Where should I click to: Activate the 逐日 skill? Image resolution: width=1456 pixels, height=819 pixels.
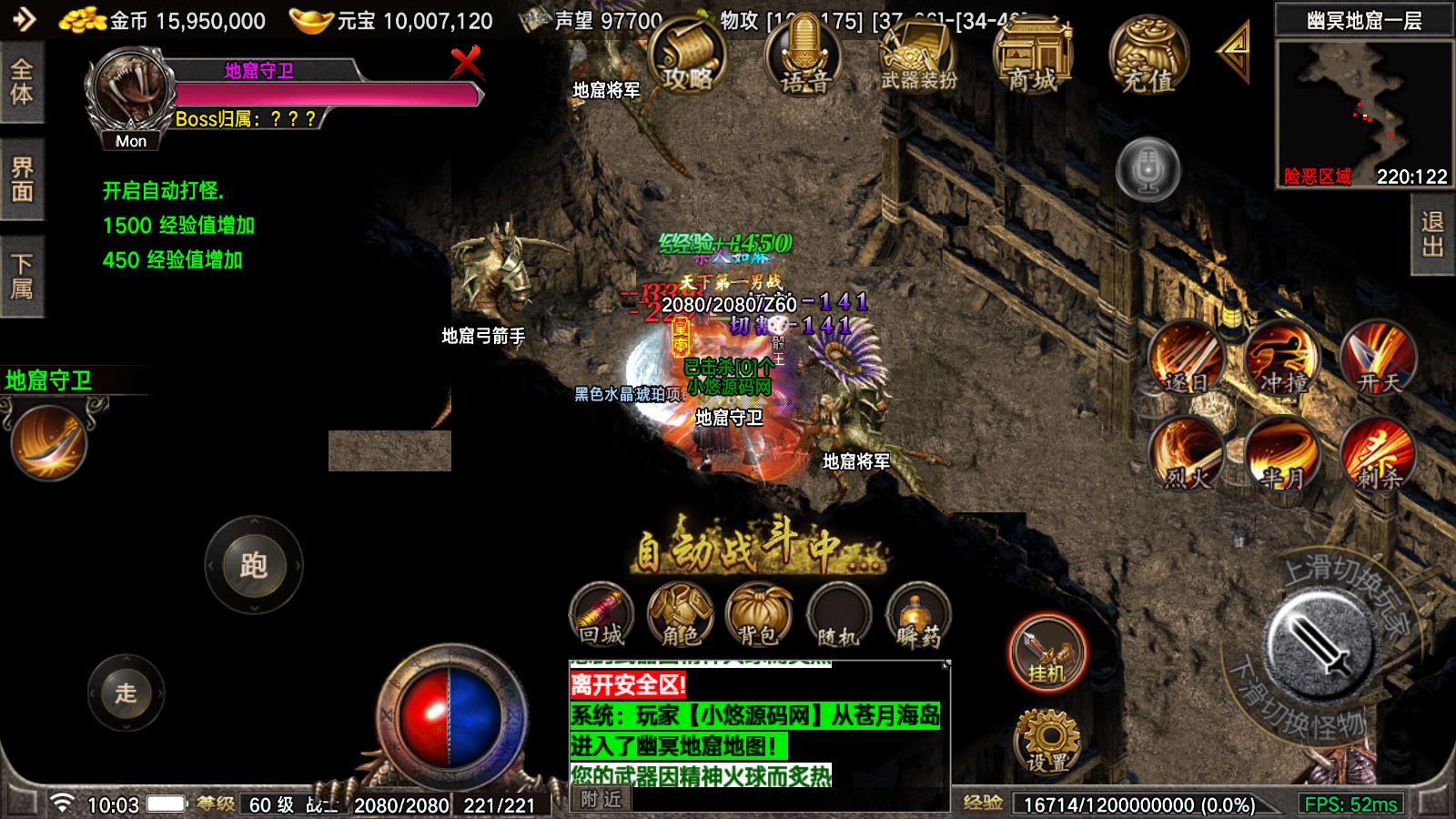(x=1188, y=358)
